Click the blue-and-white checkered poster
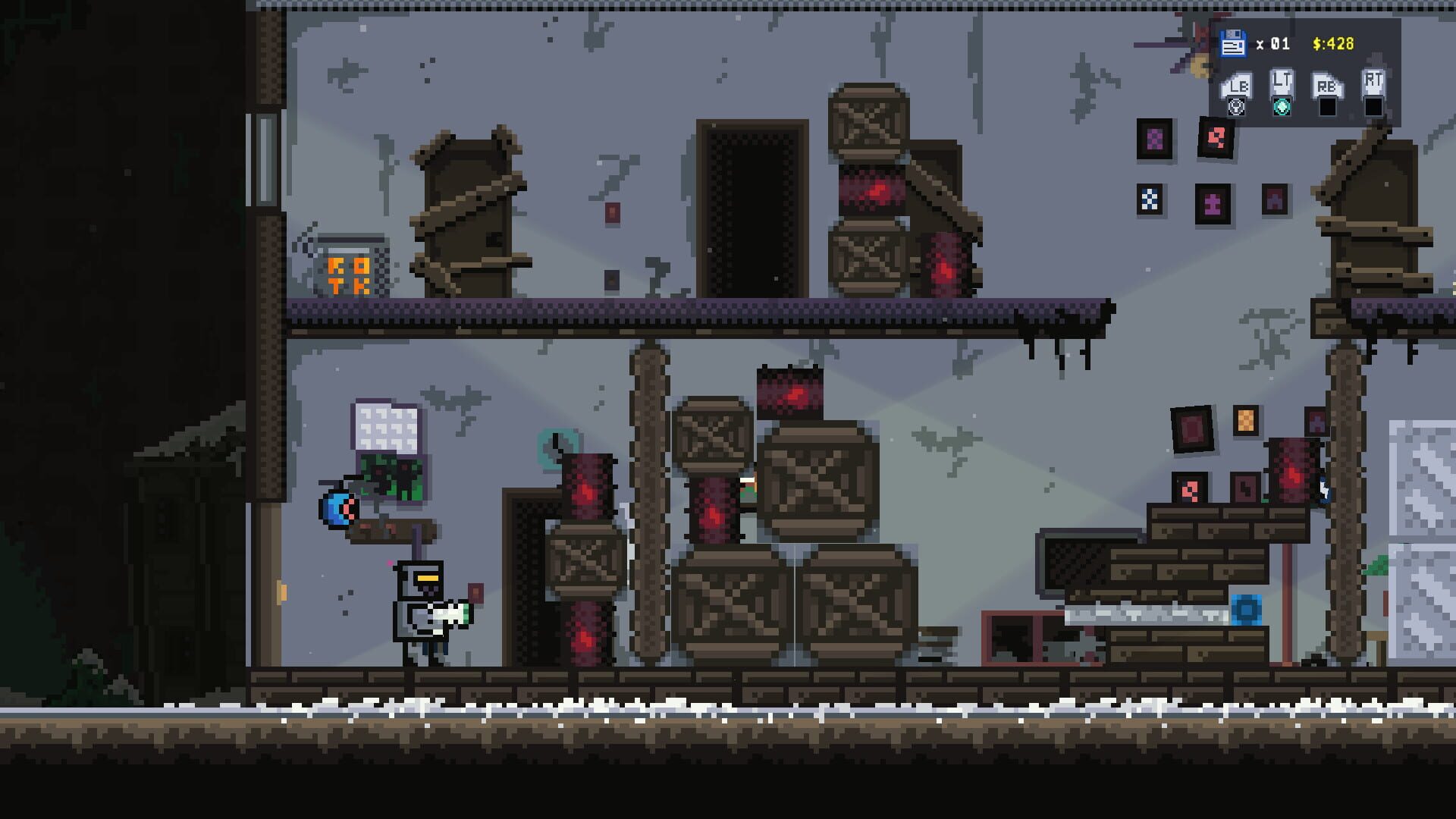 pyautogui.click(x=1150, y=200)
